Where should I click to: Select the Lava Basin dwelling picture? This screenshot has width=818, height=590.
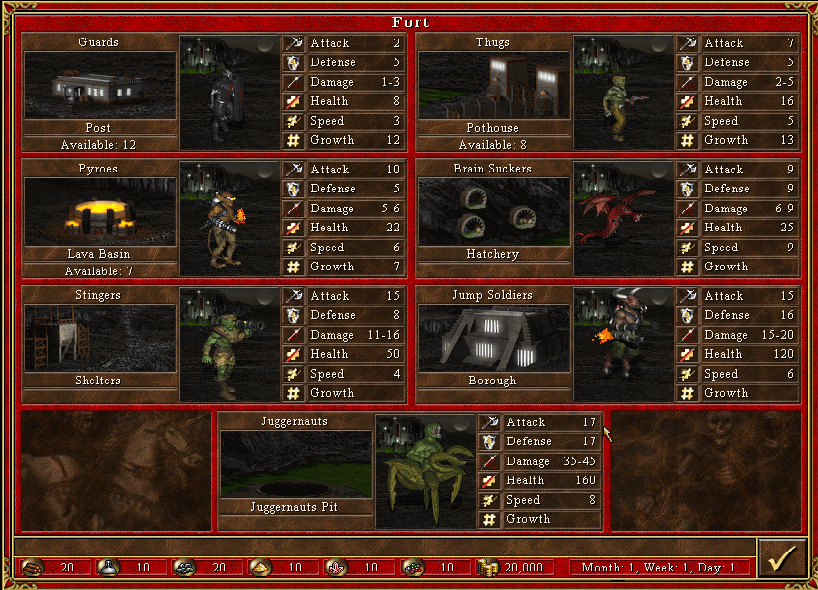[x=99, y=211]
